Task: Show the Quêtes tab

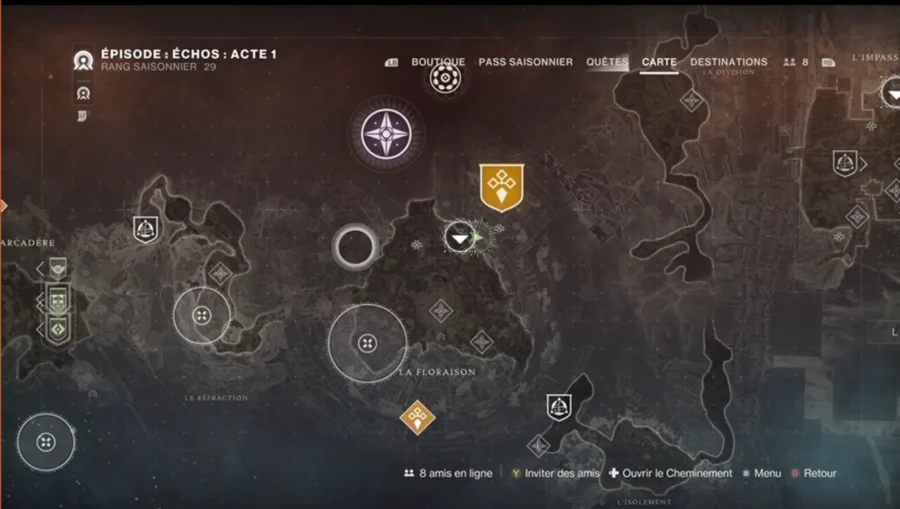Action: [x=607, y=62]
